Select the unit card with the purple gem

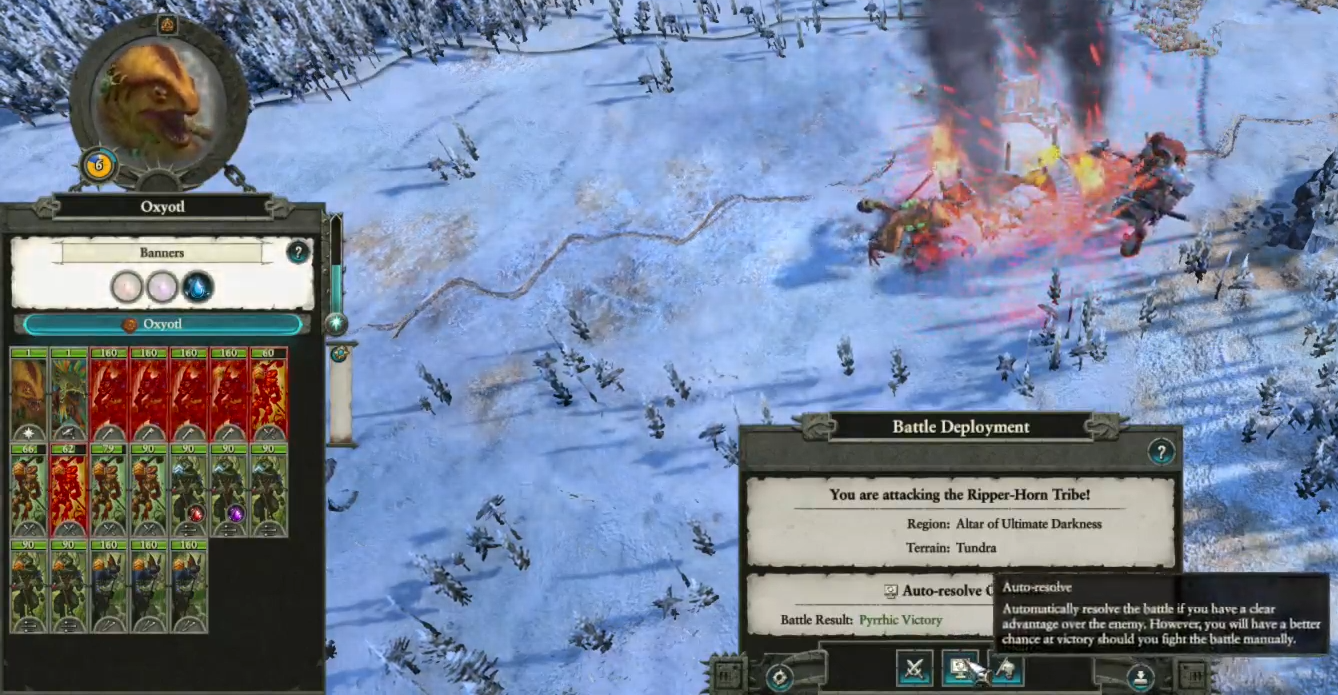click(229, 490)
